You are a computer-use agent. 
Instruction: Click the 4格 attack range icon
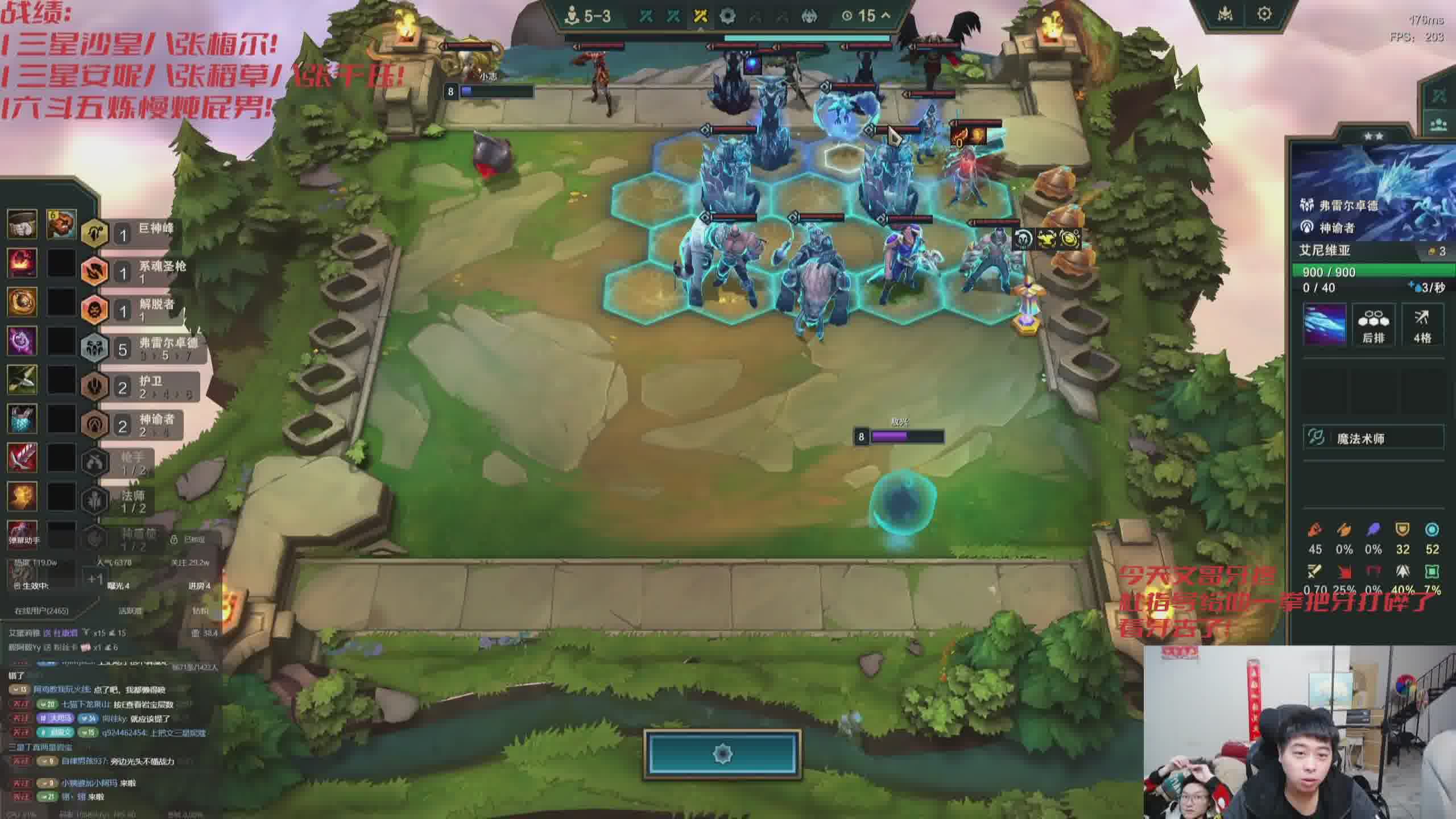click(x=1422, y=325)
